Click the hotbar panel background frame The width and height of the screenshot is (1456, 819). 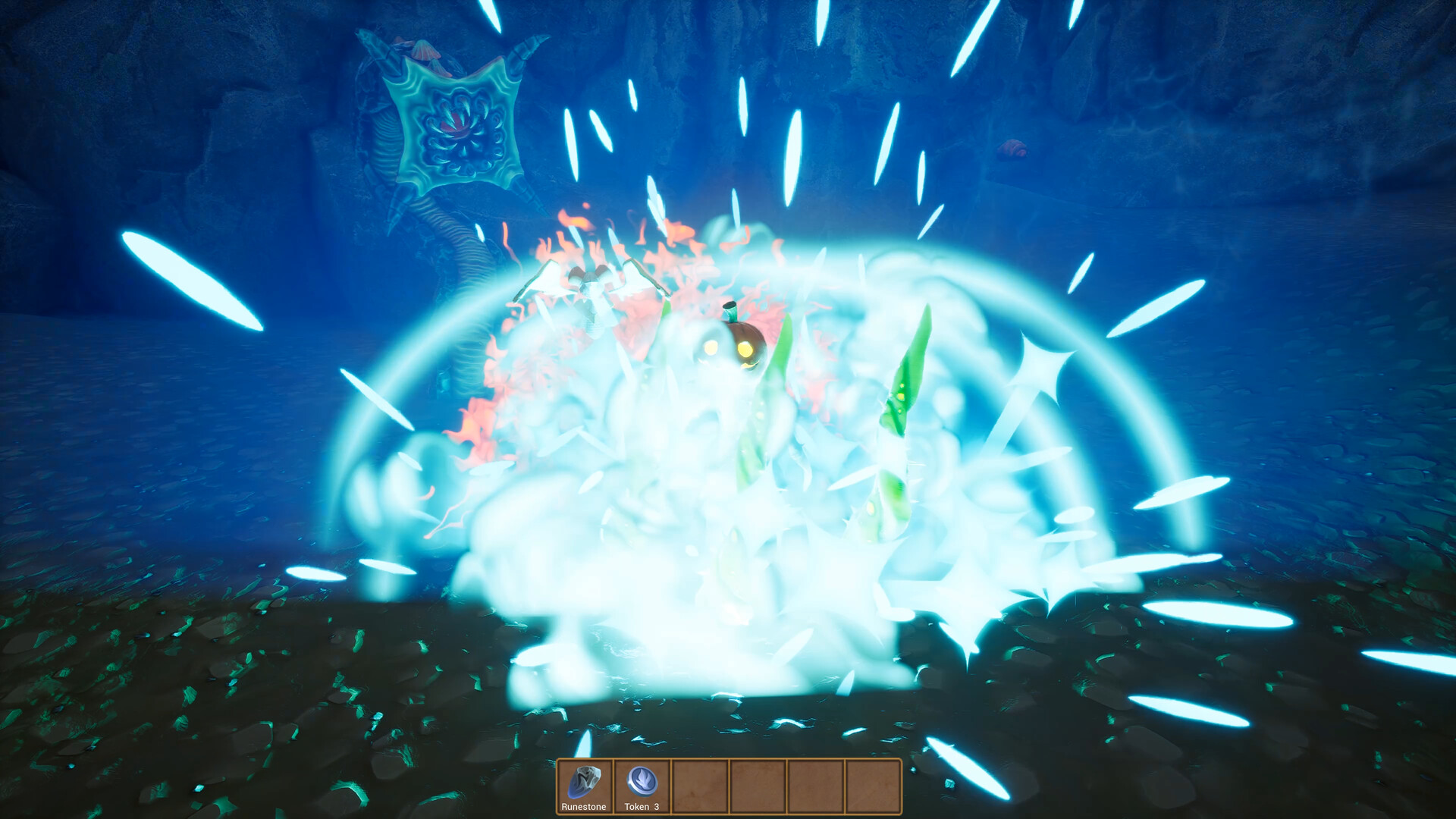728,786
